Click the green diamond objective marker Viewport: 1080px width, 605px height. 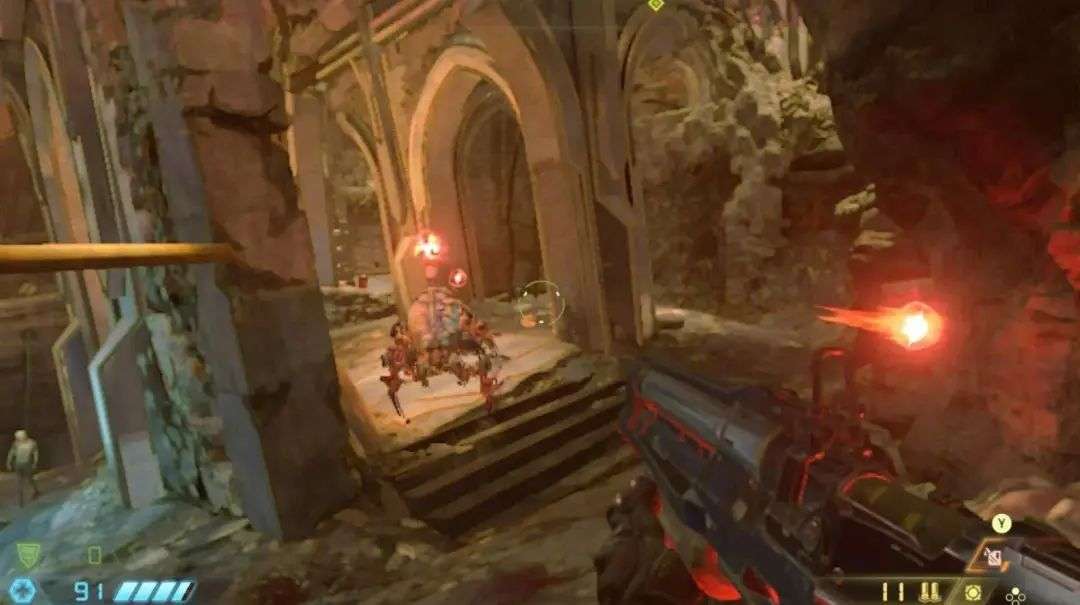[x=655, y=5]
